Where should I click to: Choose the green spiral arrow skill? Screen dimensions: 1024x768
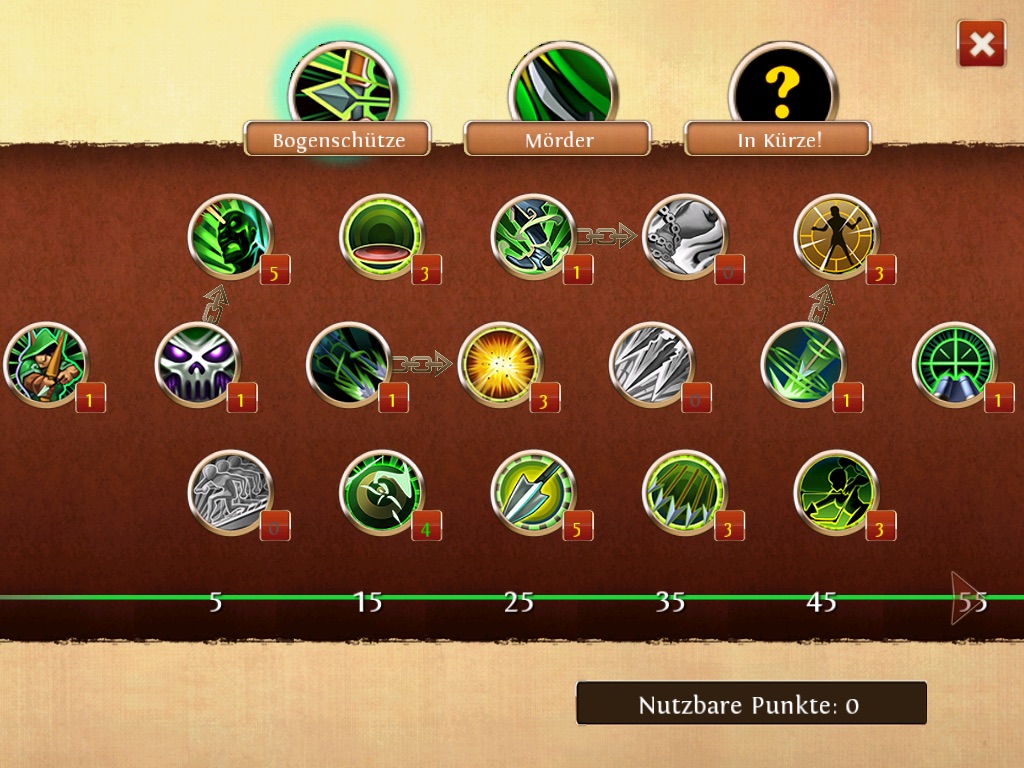click(381, 492)
